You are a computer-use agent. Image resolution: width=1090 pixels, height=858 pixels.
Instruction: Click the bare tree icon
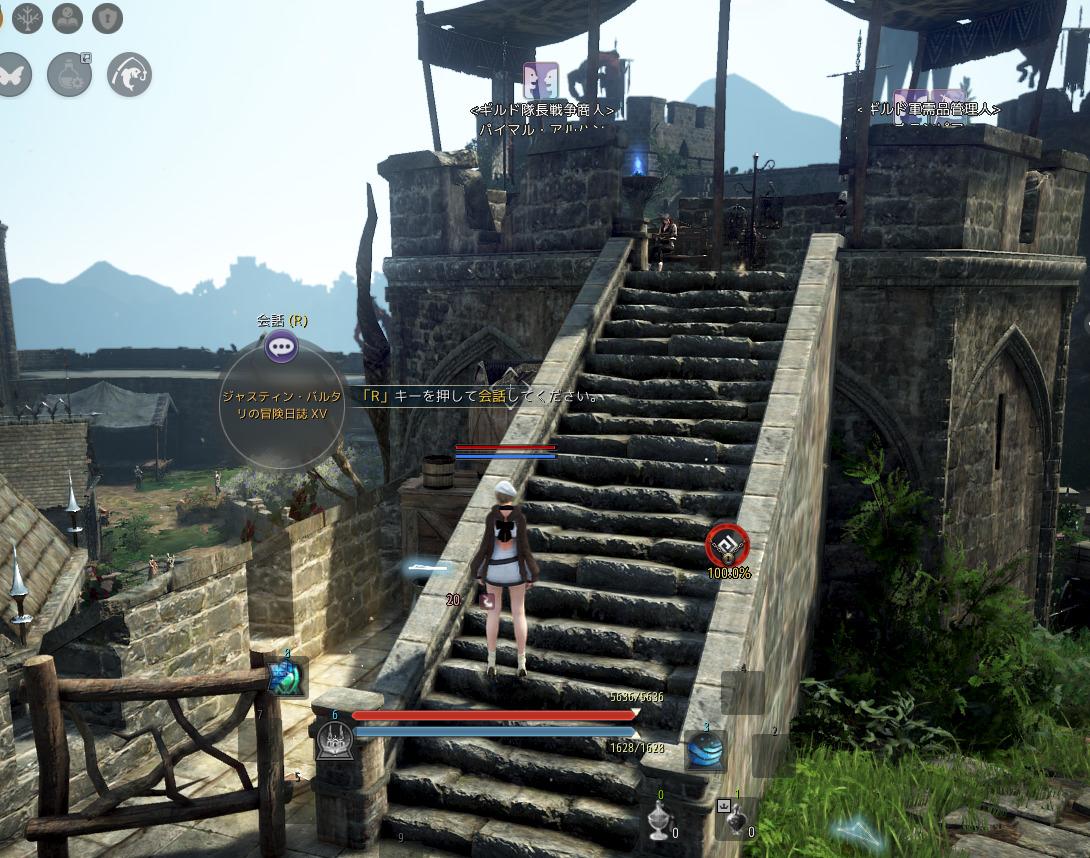27,18
